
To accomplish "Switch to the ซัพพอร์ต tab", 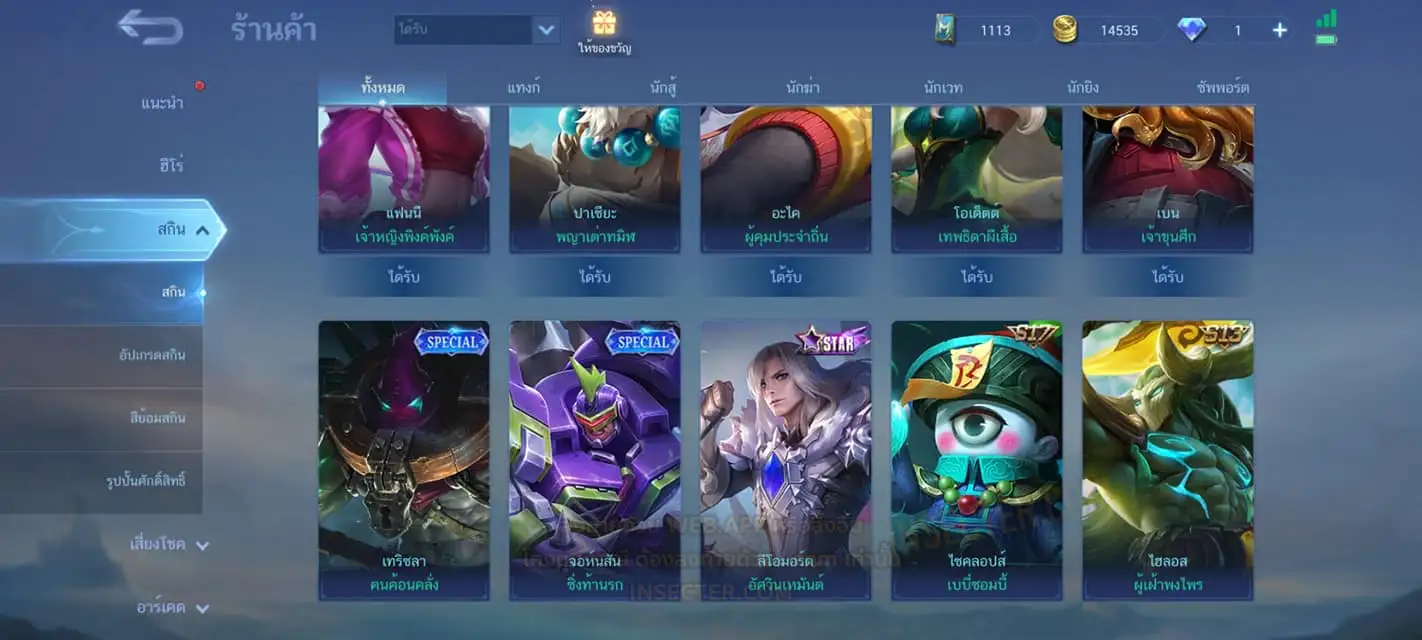I will (1222, 88).
